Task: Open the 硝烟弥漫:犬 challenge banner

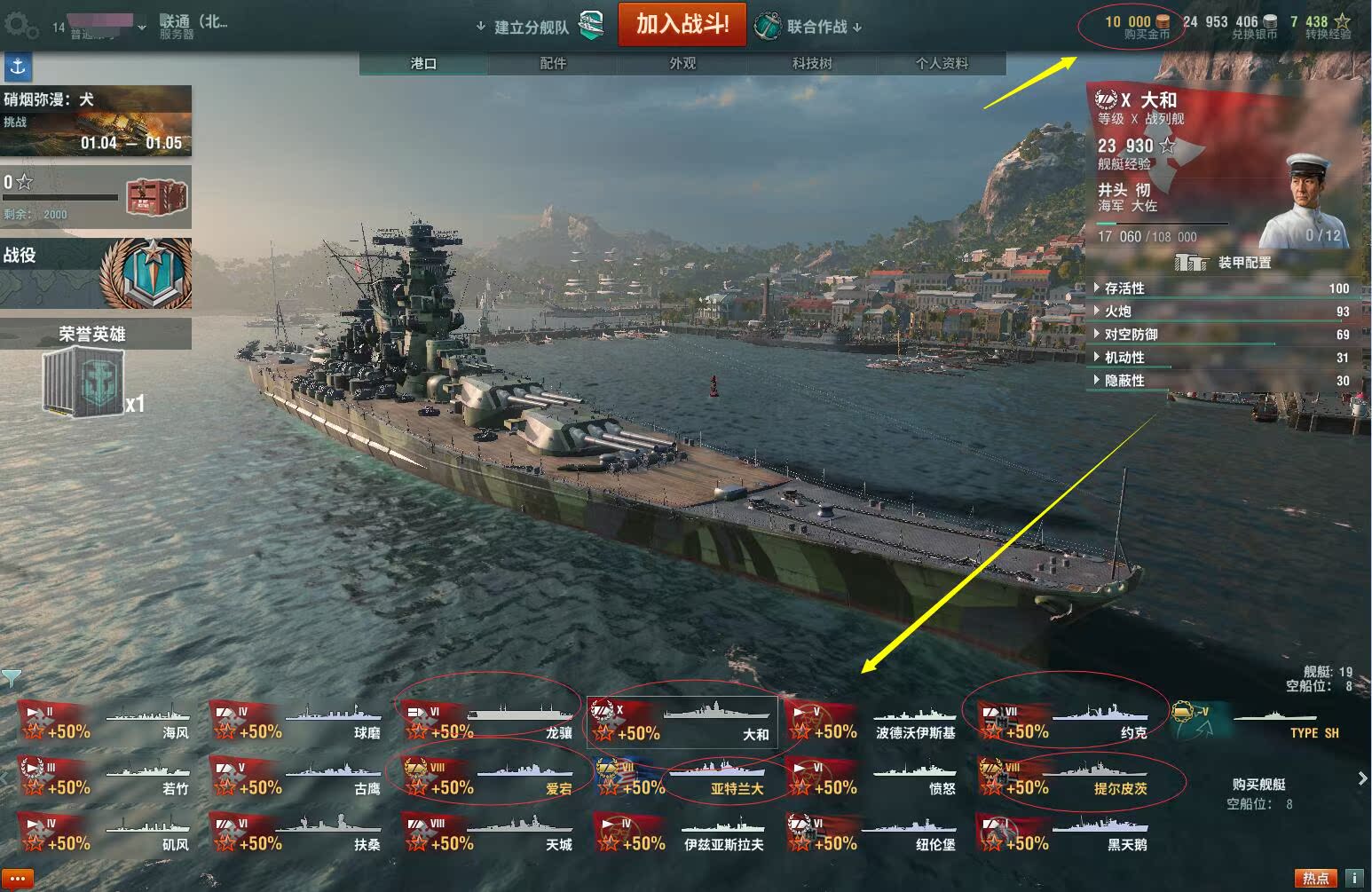Action: (x=96, y=121)
